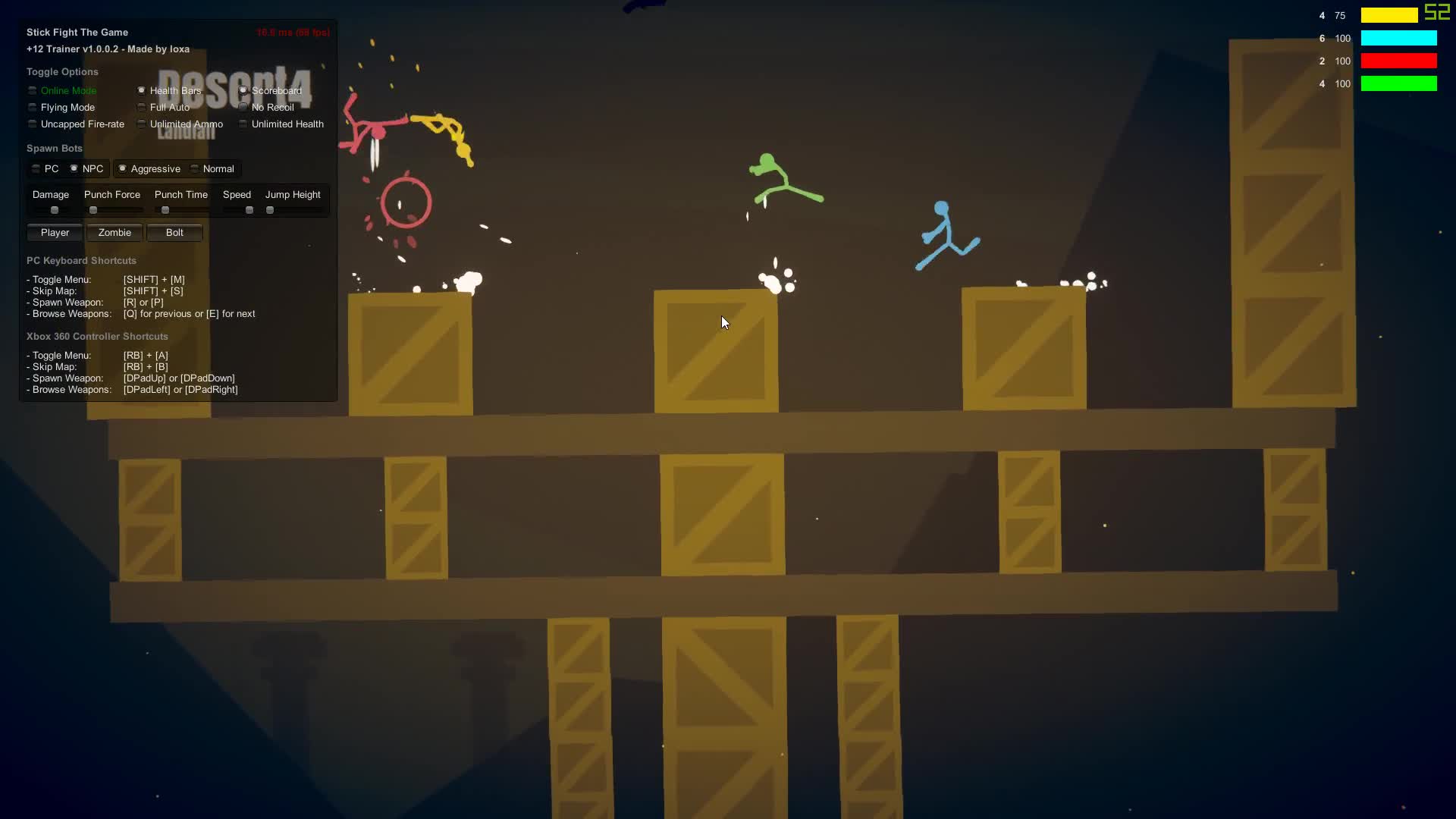The height and width of the screenshot is (819, 1456).
Task: Toggle the Scoreboard display
Action: point(243,90)
